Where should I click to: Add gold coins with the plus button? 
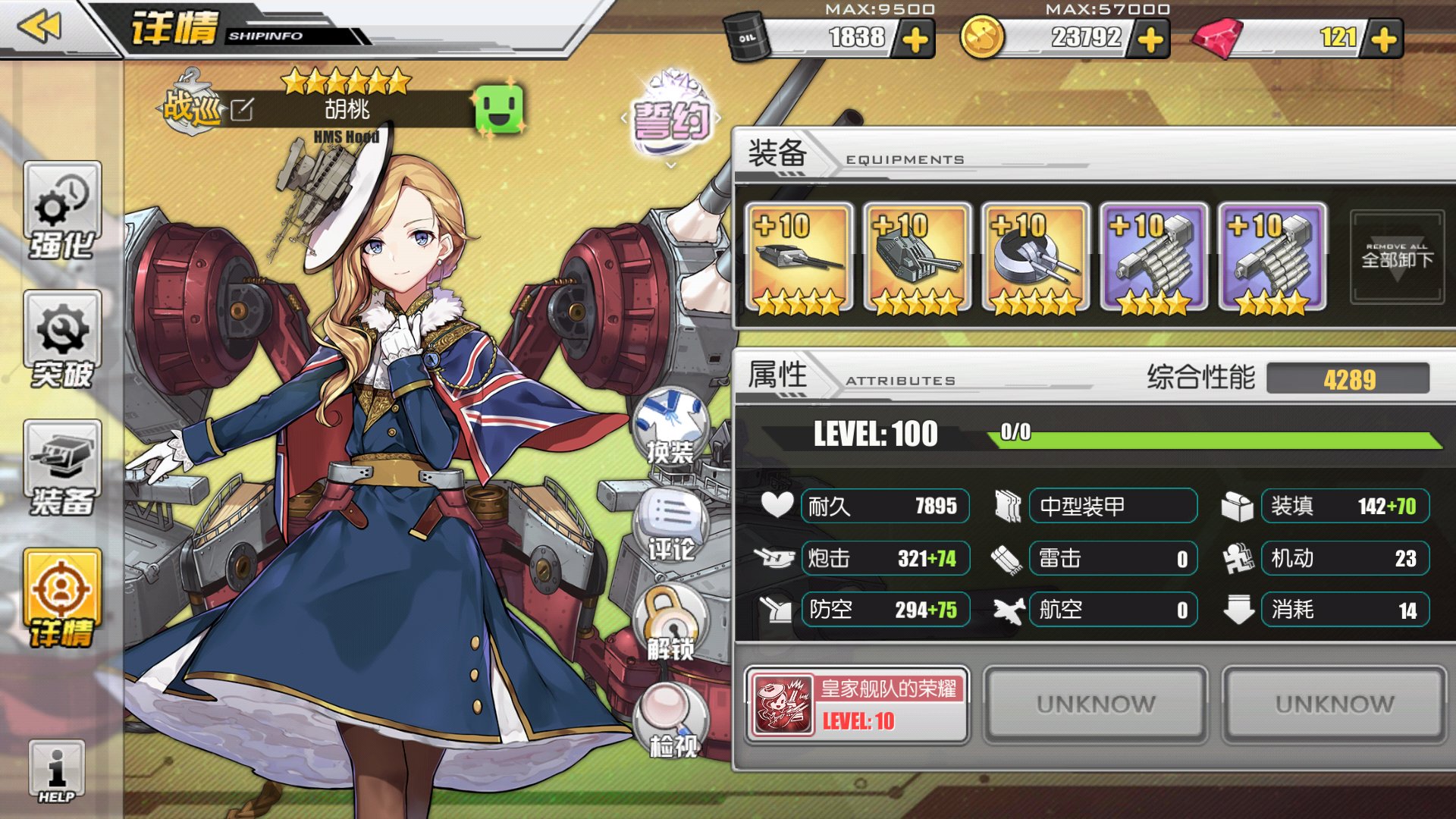pyautogui.click(x=1150, y=39)
